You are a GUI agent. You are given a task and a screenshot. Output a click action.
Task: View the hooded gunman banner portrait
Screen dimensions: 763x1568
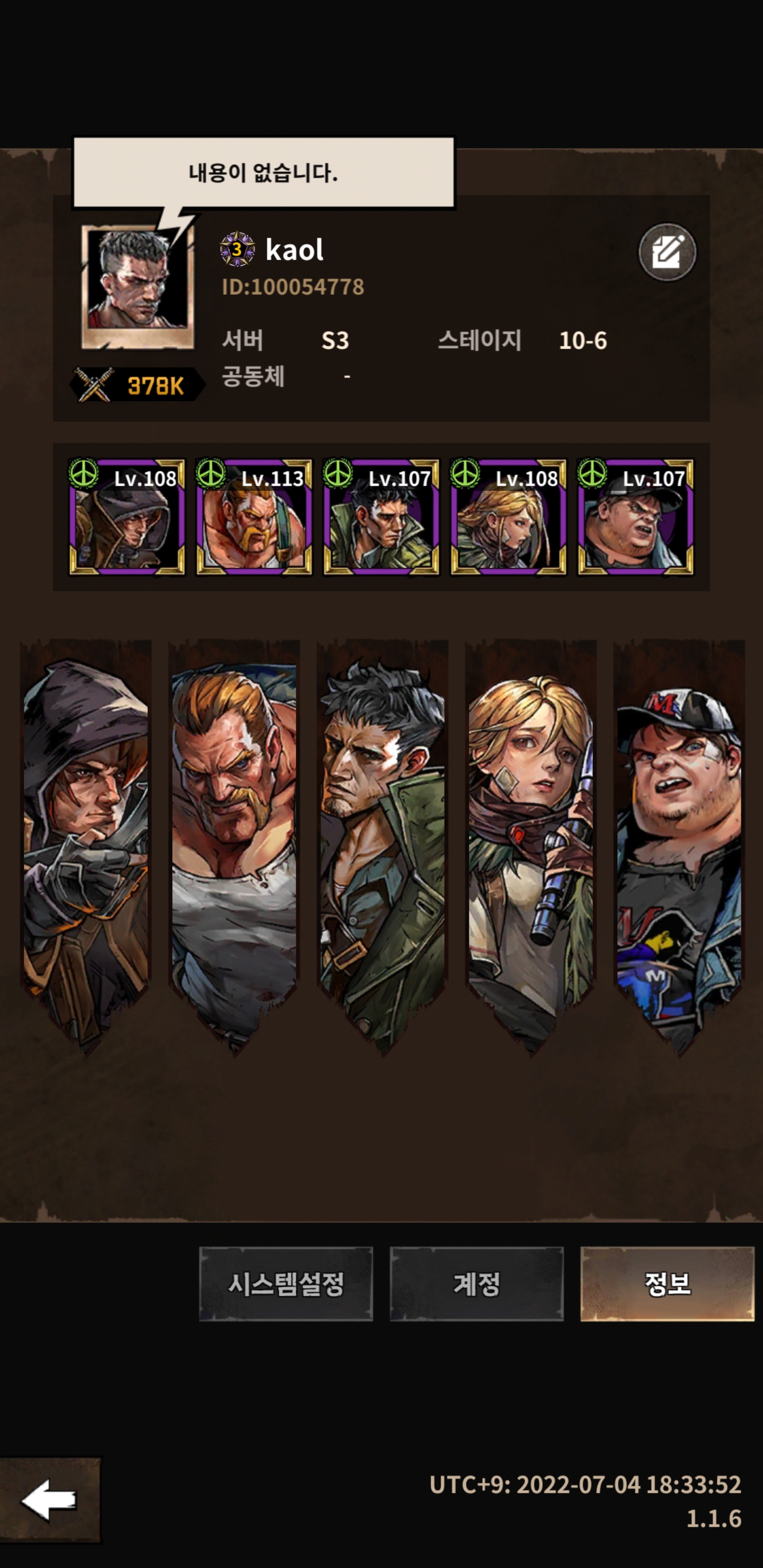[86, 840]
